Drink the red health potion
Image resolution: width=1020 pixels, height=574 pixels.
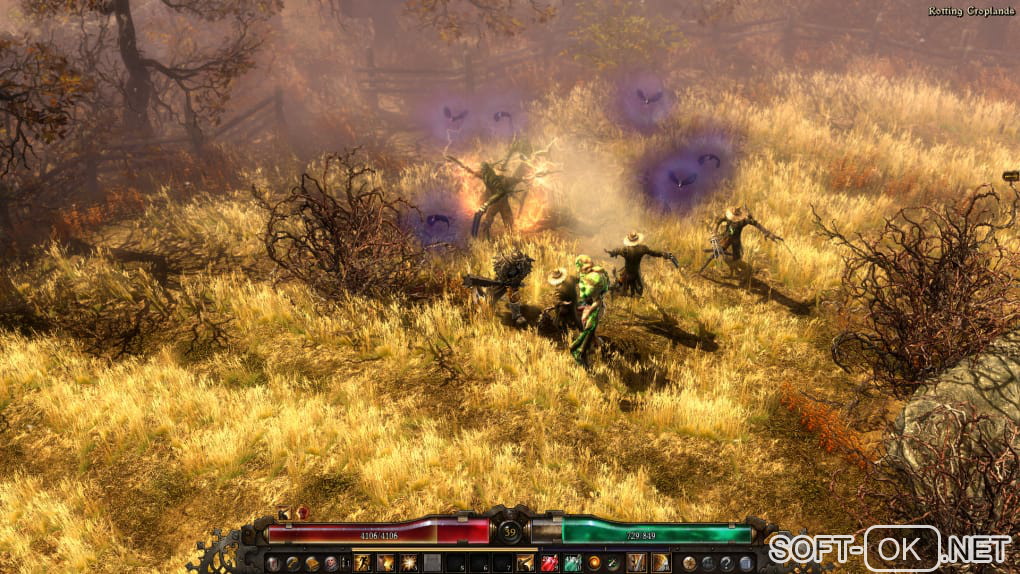(549, 563)
